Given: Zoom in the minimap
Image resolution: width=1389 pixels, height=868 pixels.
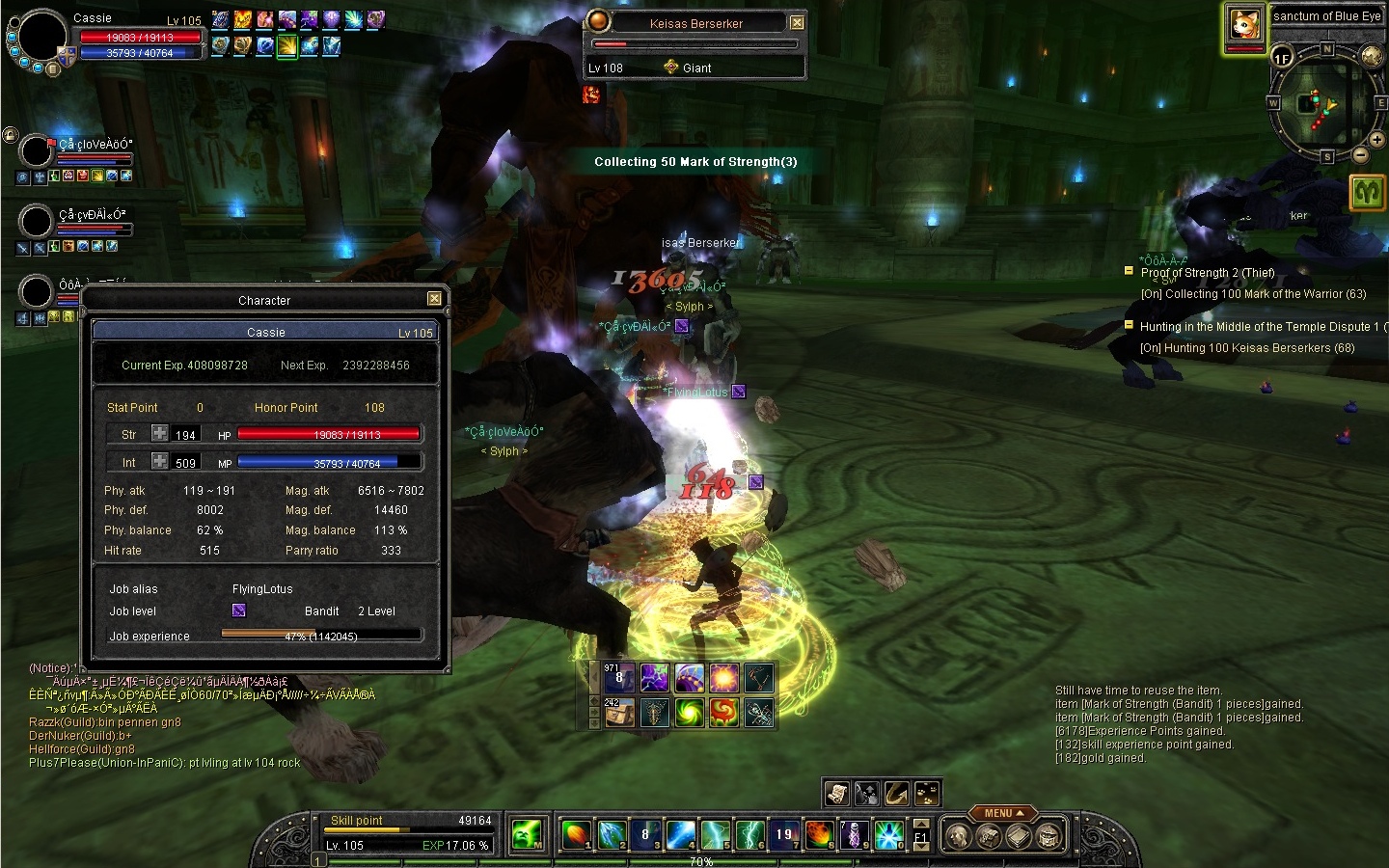Looking at the screenshot, I should (1376, 141).
